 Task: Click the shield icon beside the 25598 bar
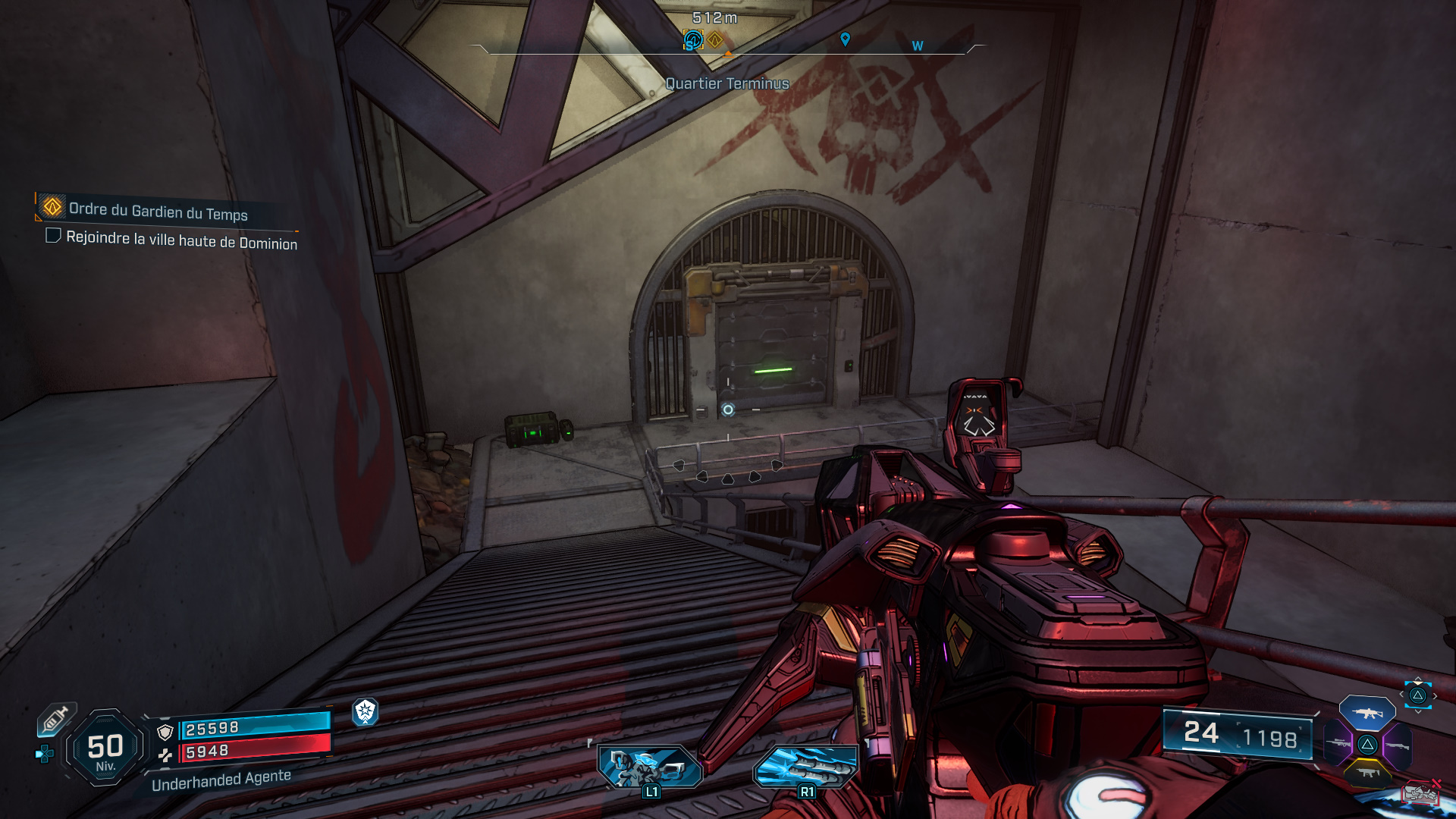(x=165, y=733)
